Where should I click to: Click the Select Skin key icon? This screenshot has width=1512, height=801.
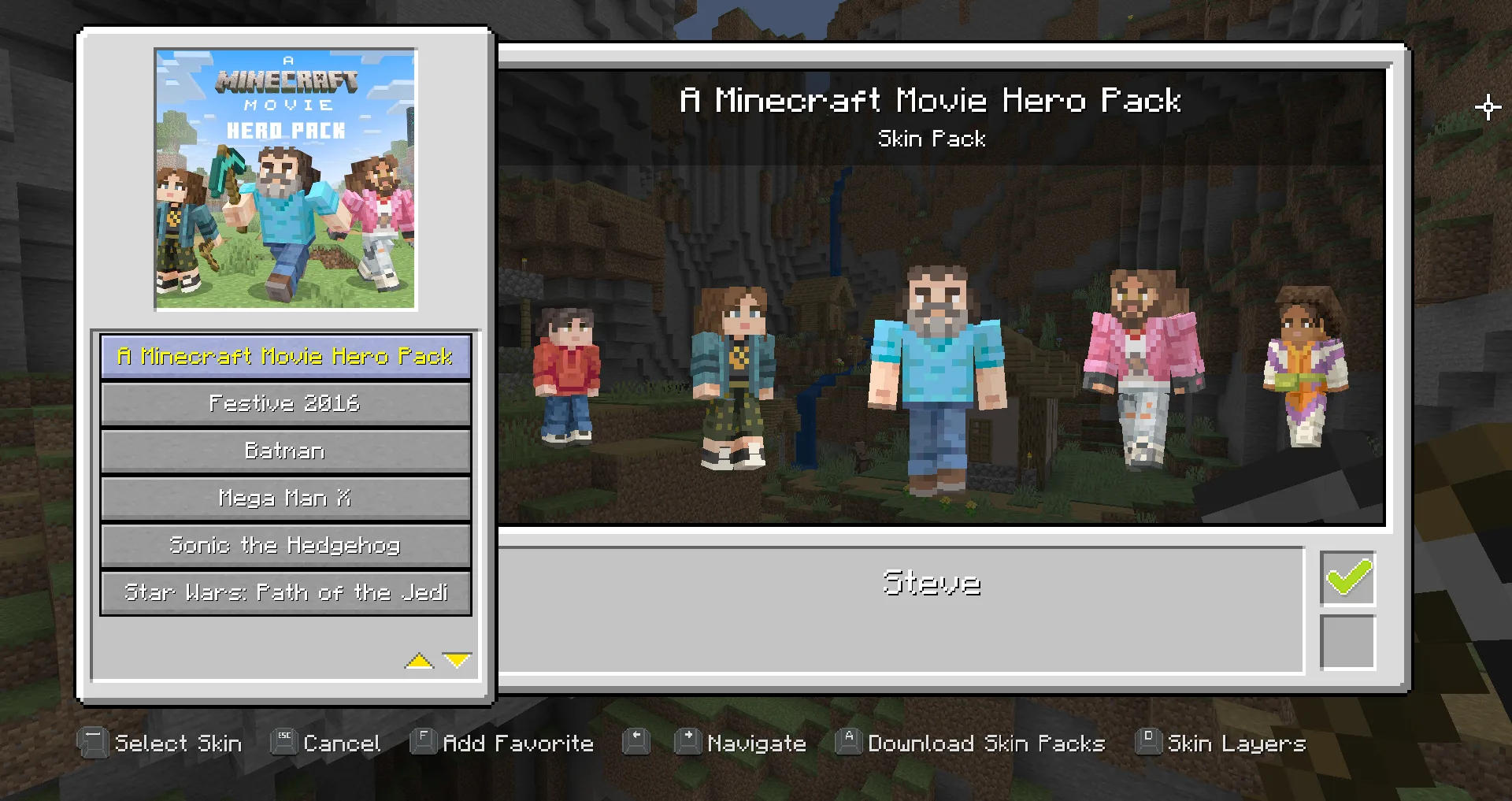(93, 743)
